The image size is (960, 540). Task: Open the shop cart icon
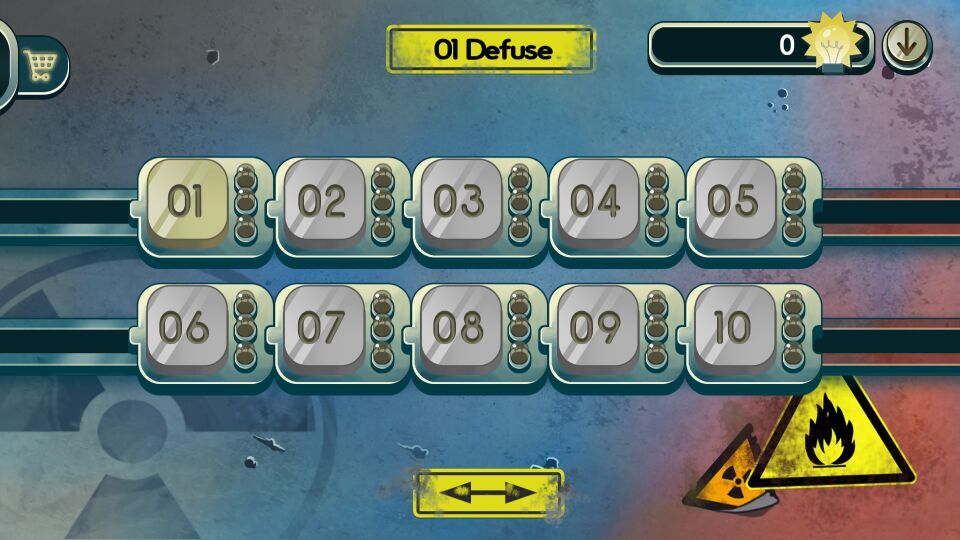[41, 66]
